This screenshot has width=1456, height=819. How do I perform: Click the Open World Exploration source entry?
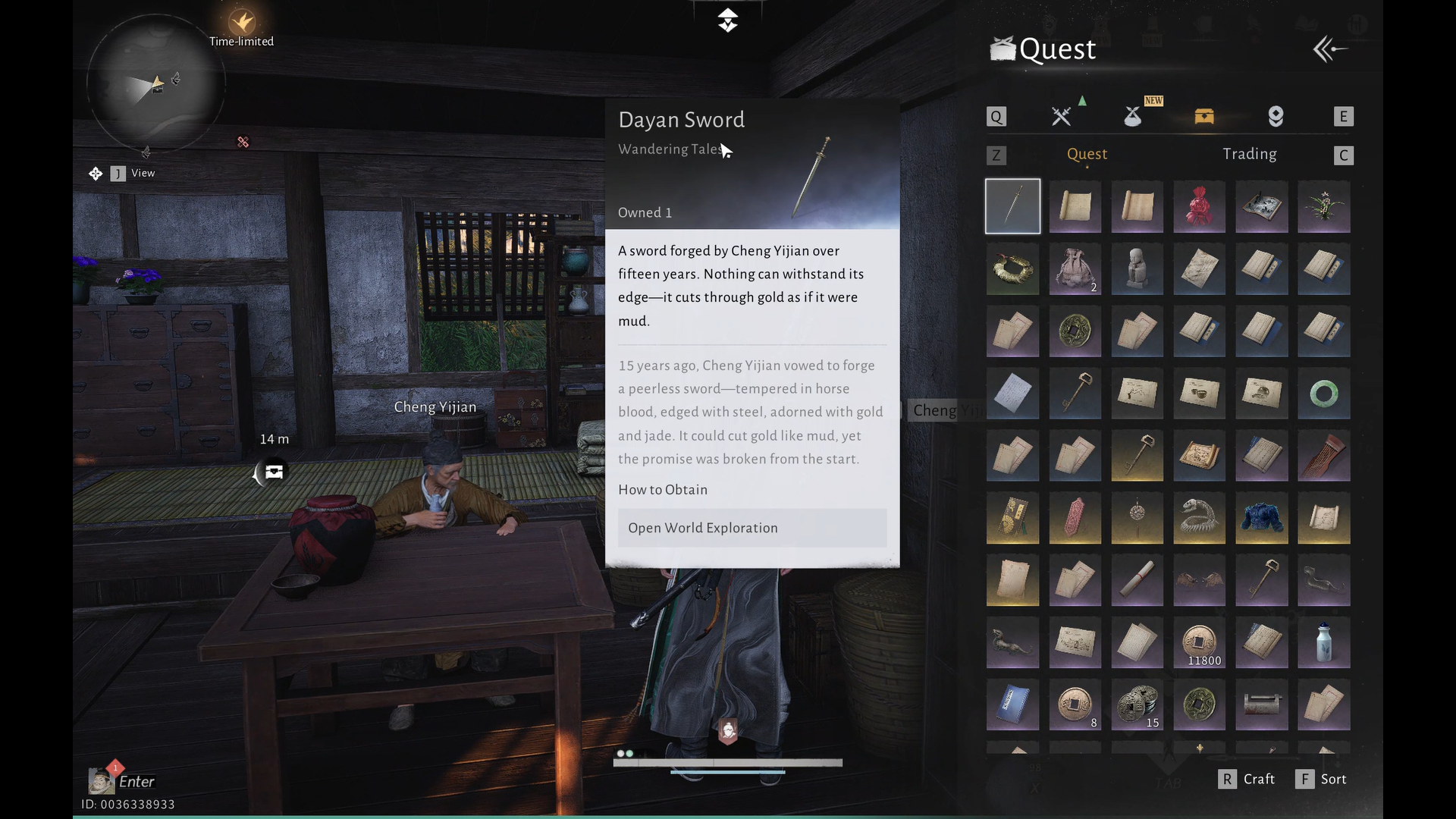(x=752, y=528)
